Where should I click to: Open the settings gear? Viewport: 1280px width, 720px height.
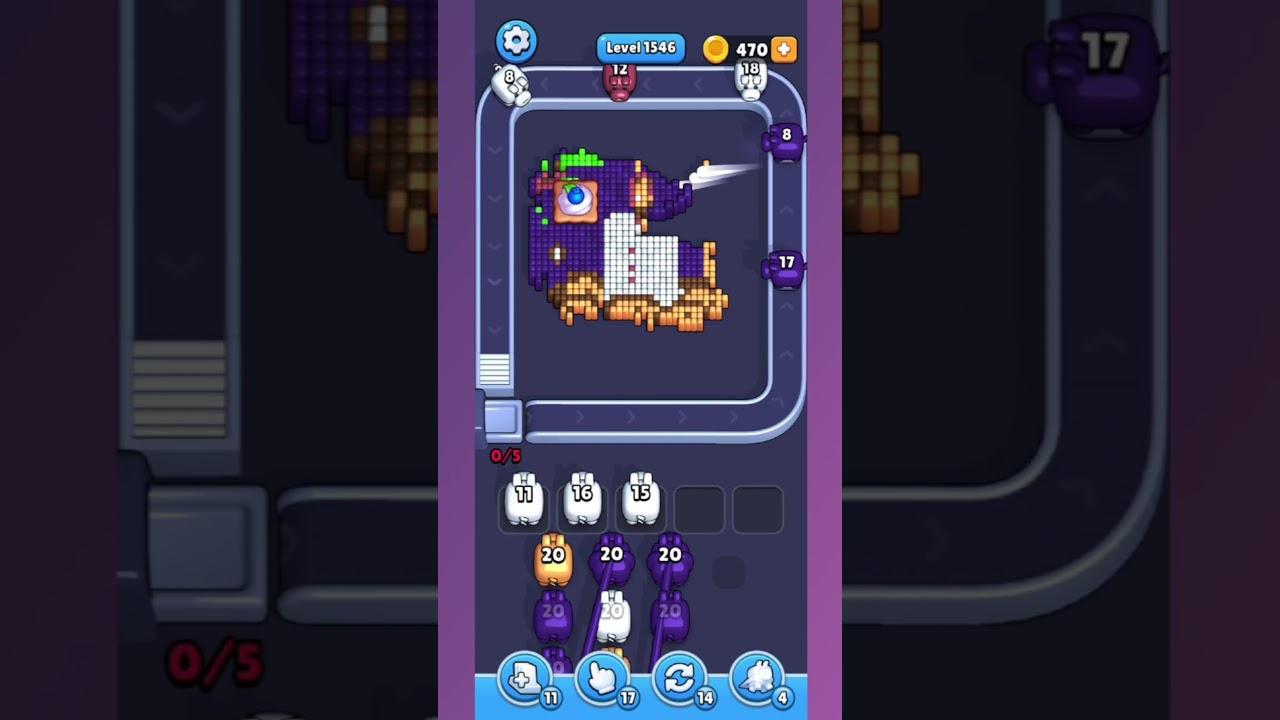point(516,41)
